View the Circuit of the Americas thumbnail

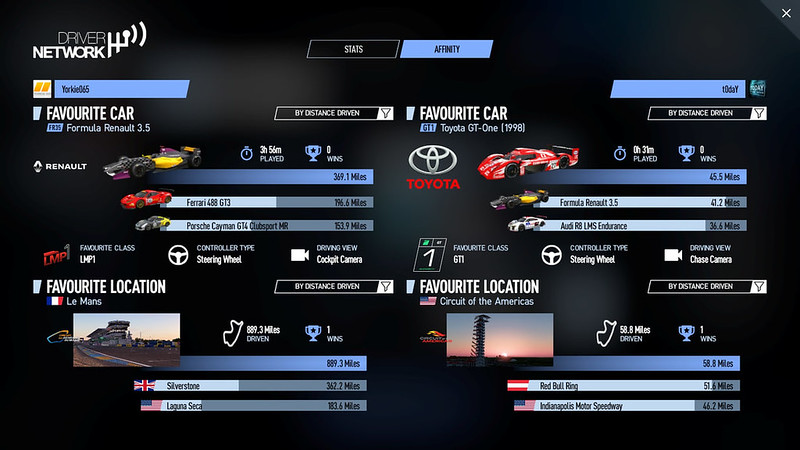499,340
